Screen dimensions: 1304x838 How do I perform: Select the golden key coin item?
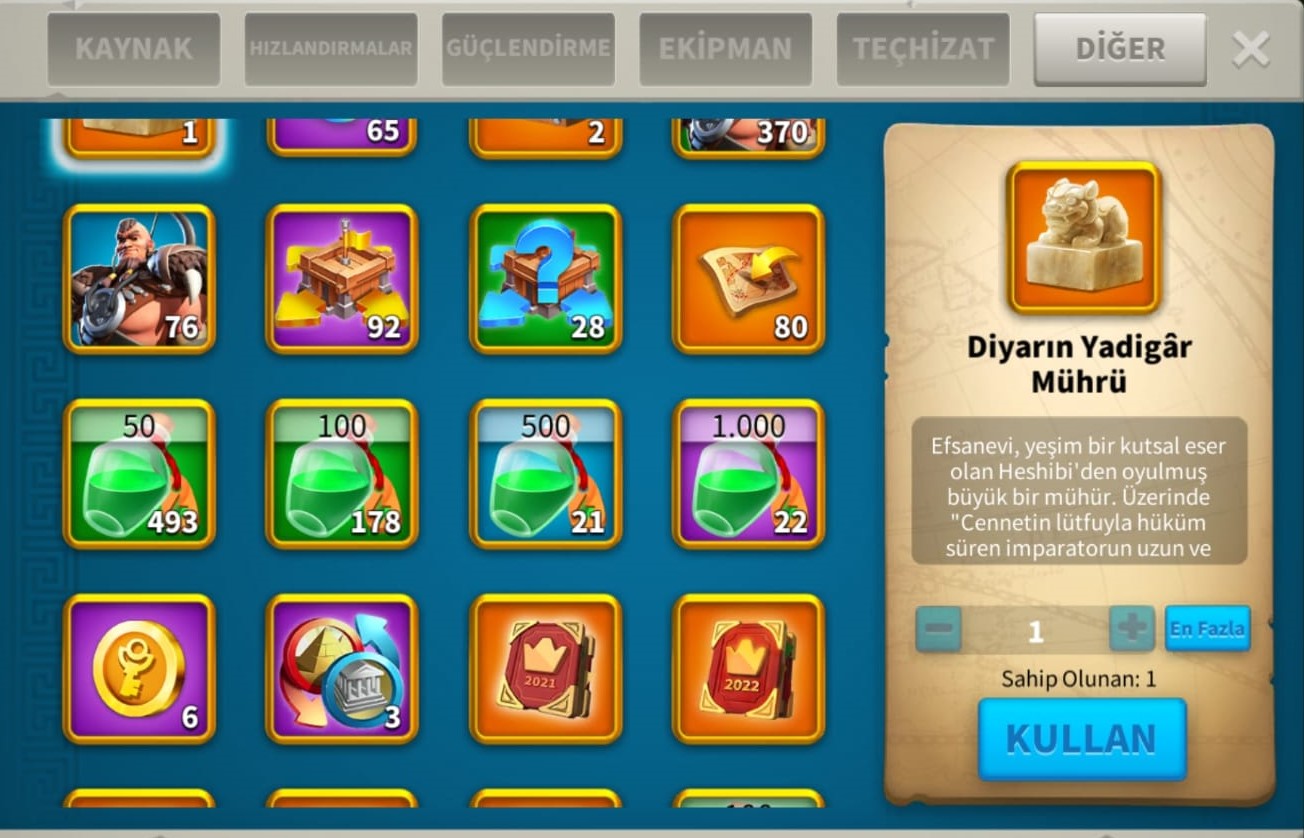(x=139, y=669)
